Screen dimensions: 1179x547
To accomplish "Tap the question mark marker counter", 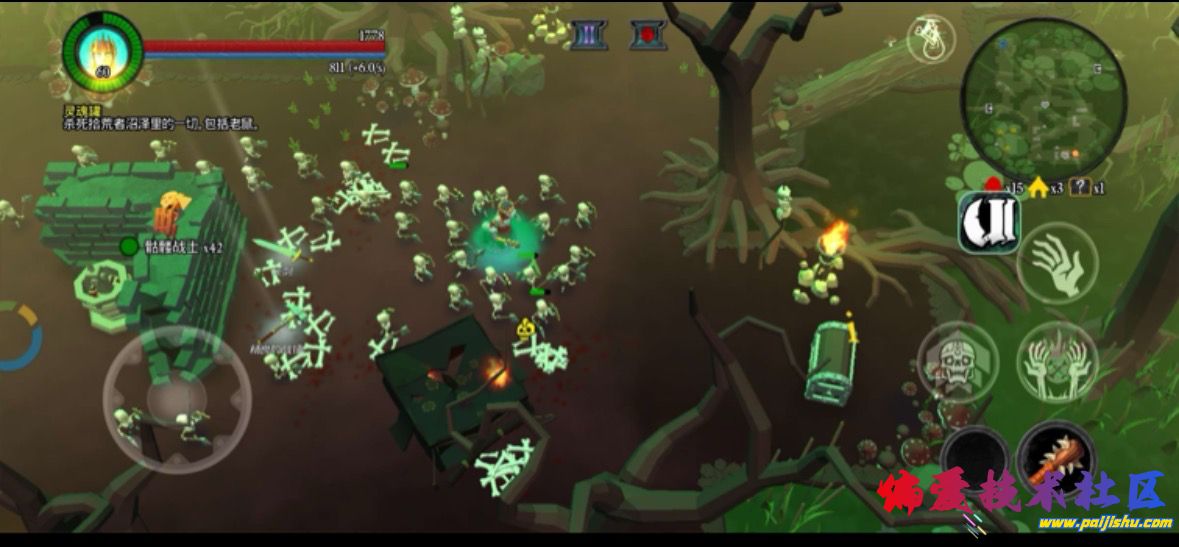I will tap(1087, 187).
